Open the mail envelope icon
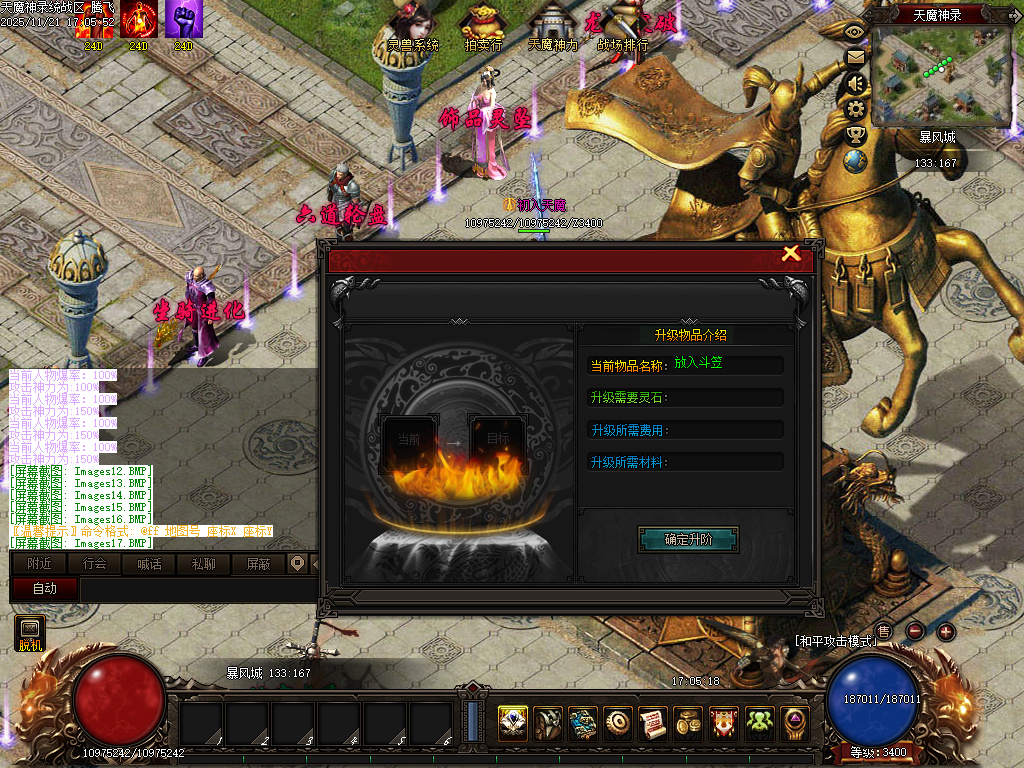Screen dimensions: 1024x768 click(856, 57)
